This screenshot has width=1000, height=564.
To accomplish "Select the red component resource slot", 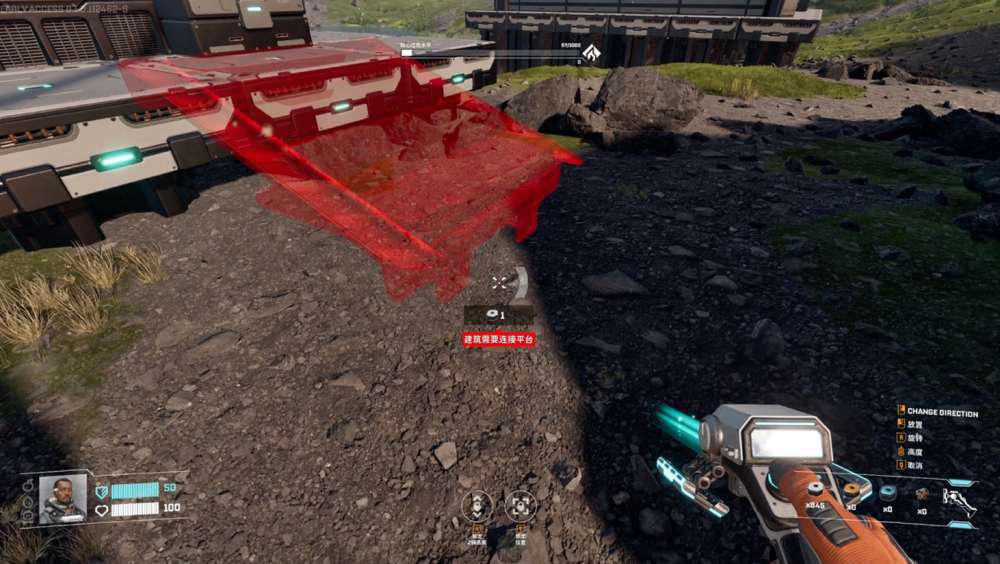I will coord(922,493).
